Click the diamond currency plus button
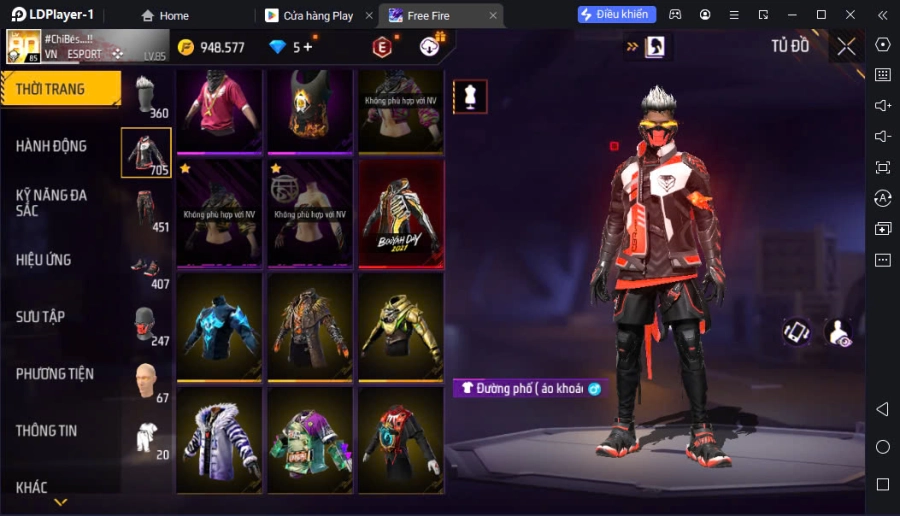This screenshot has height=516, width=900. coord(308,47)
